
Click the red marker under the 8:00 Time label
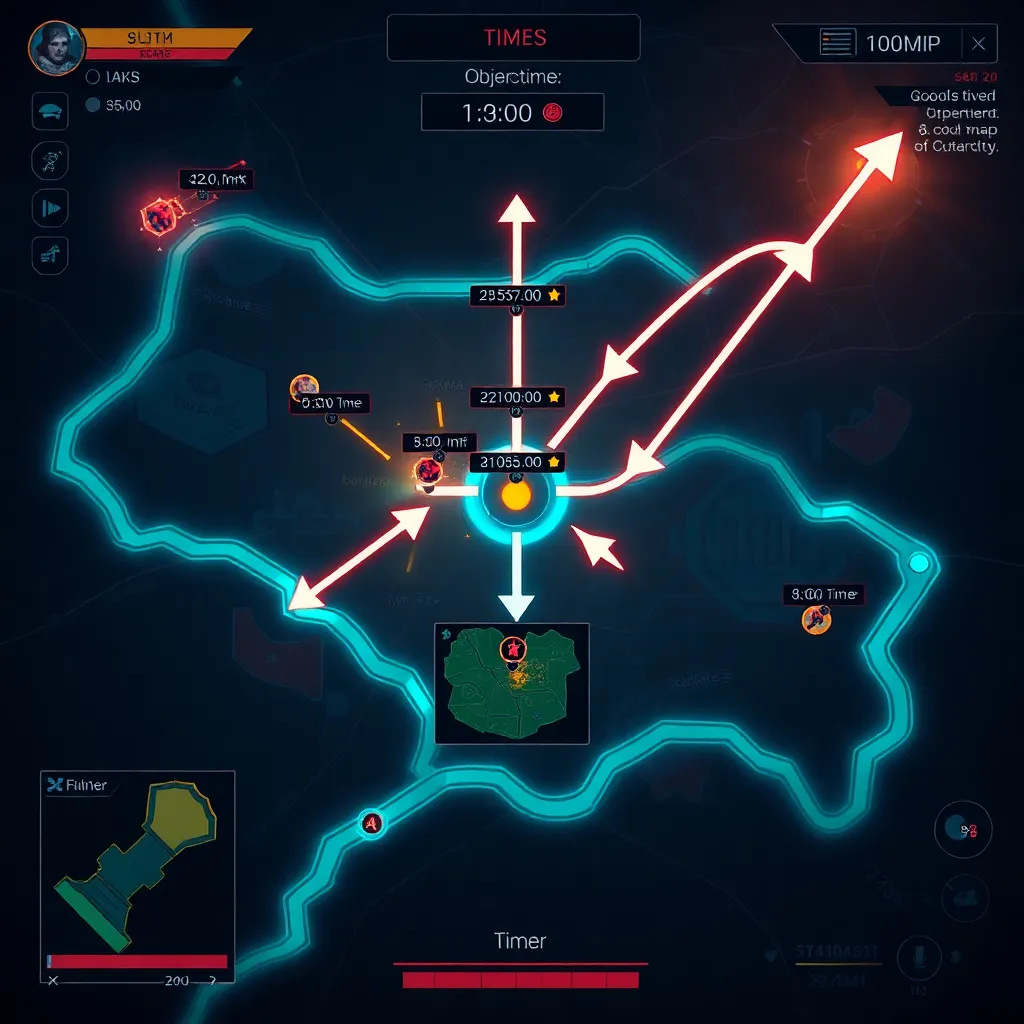[x=817, y=620]
